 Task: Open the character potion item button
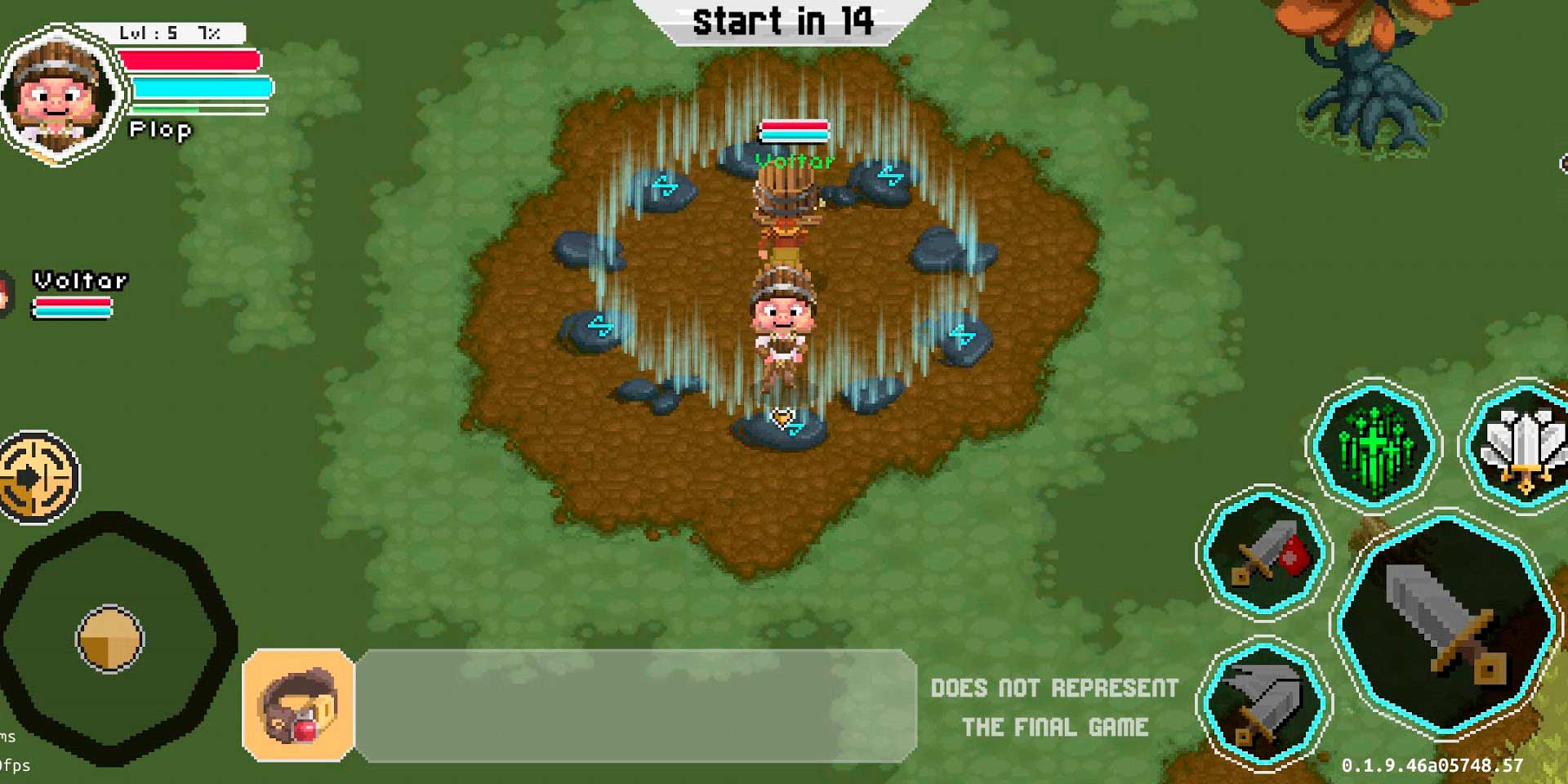pyautogui.click(x=299, y=706)
